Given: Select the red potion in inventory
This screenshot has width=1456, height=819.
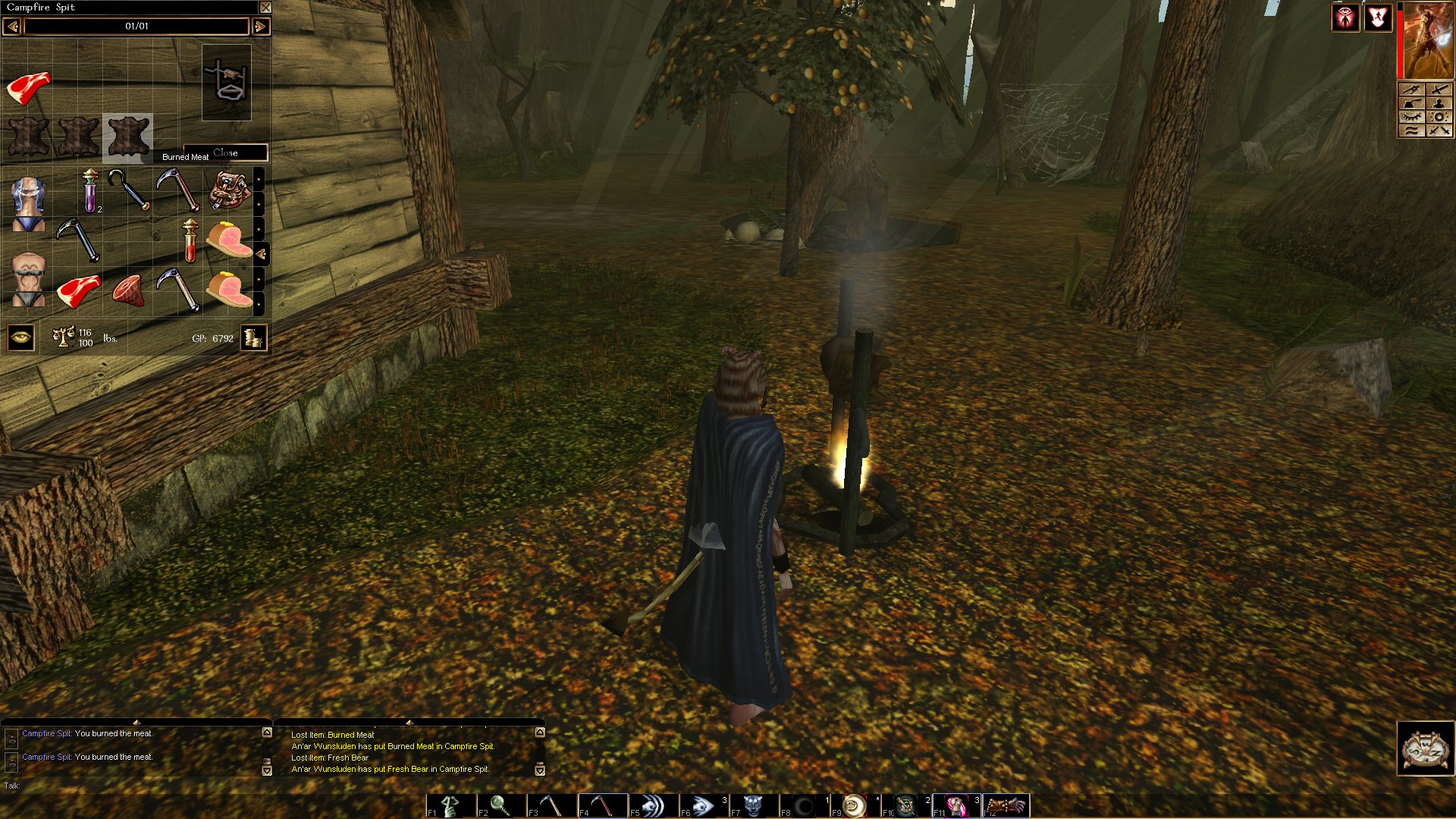Looking at the screenshot, I should pos(190,240).
